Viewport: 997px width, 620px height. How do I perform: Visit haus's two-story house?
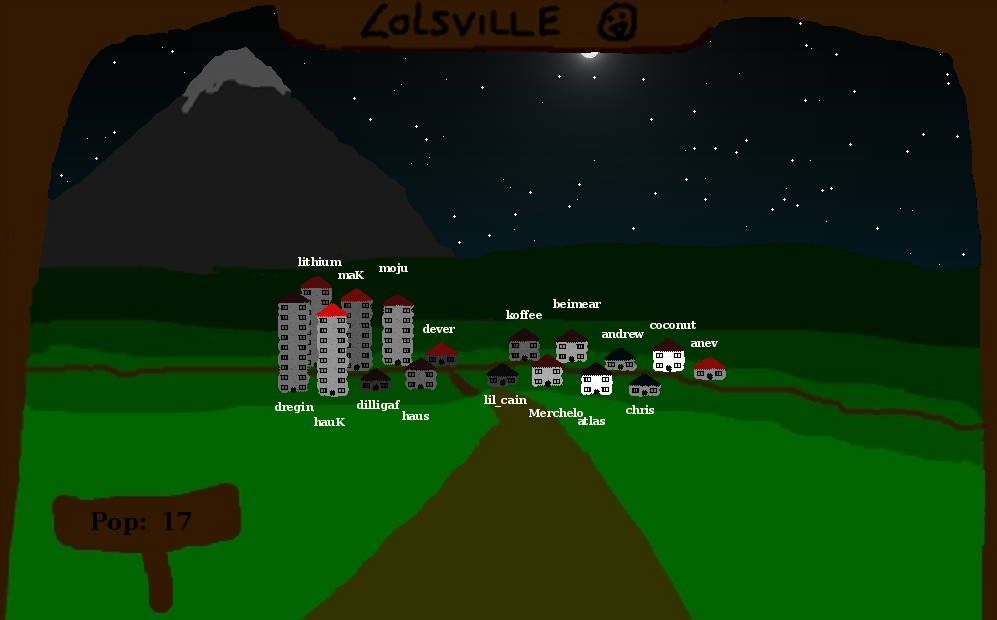(x=421, y=375)
